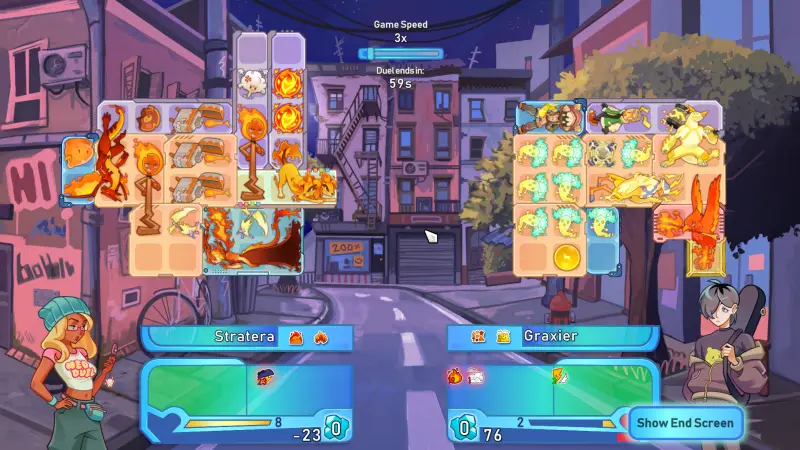Screen dimensions: 800x450
Task: Click the Stratera player name banner
Action: point(246,337)
